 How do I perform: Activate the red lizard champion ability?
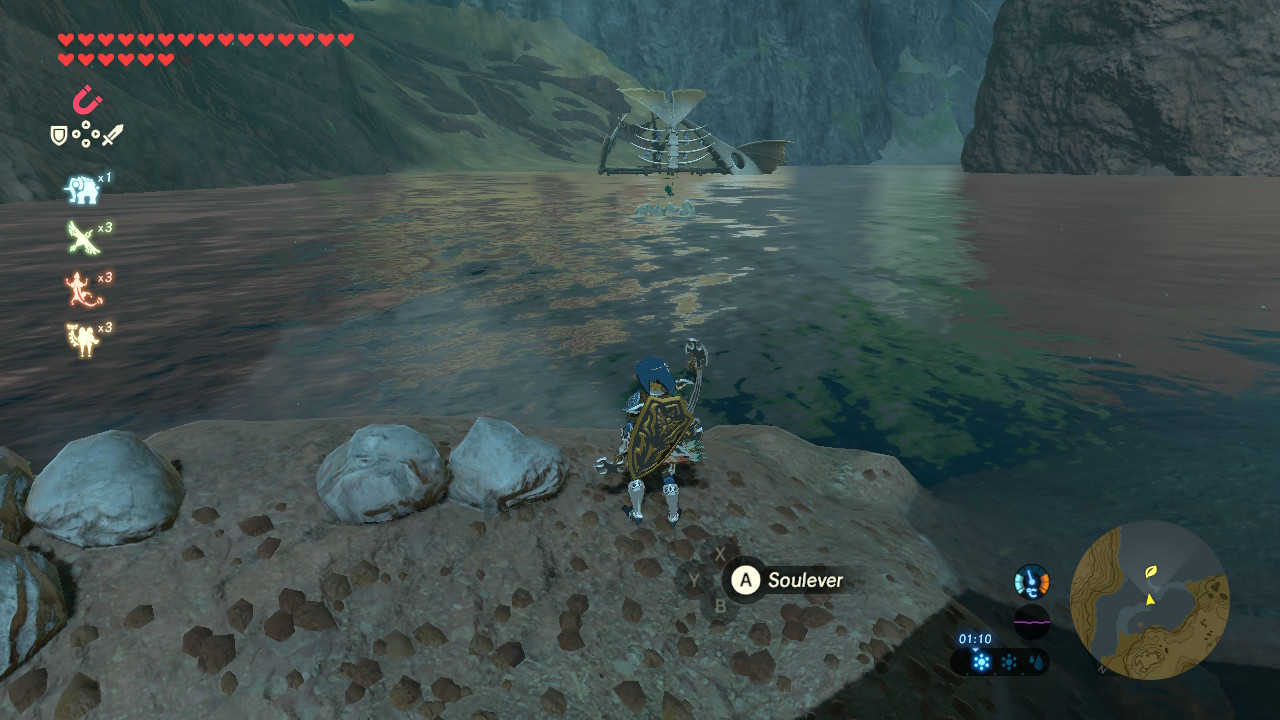[x=82, y=289]
